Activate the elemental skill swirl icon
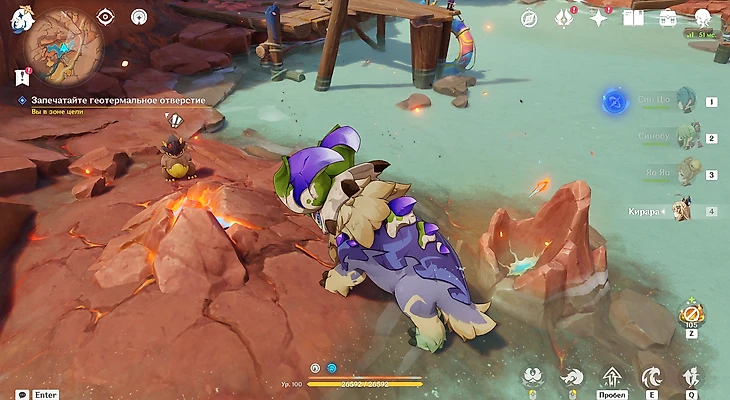 coord(651,377)
